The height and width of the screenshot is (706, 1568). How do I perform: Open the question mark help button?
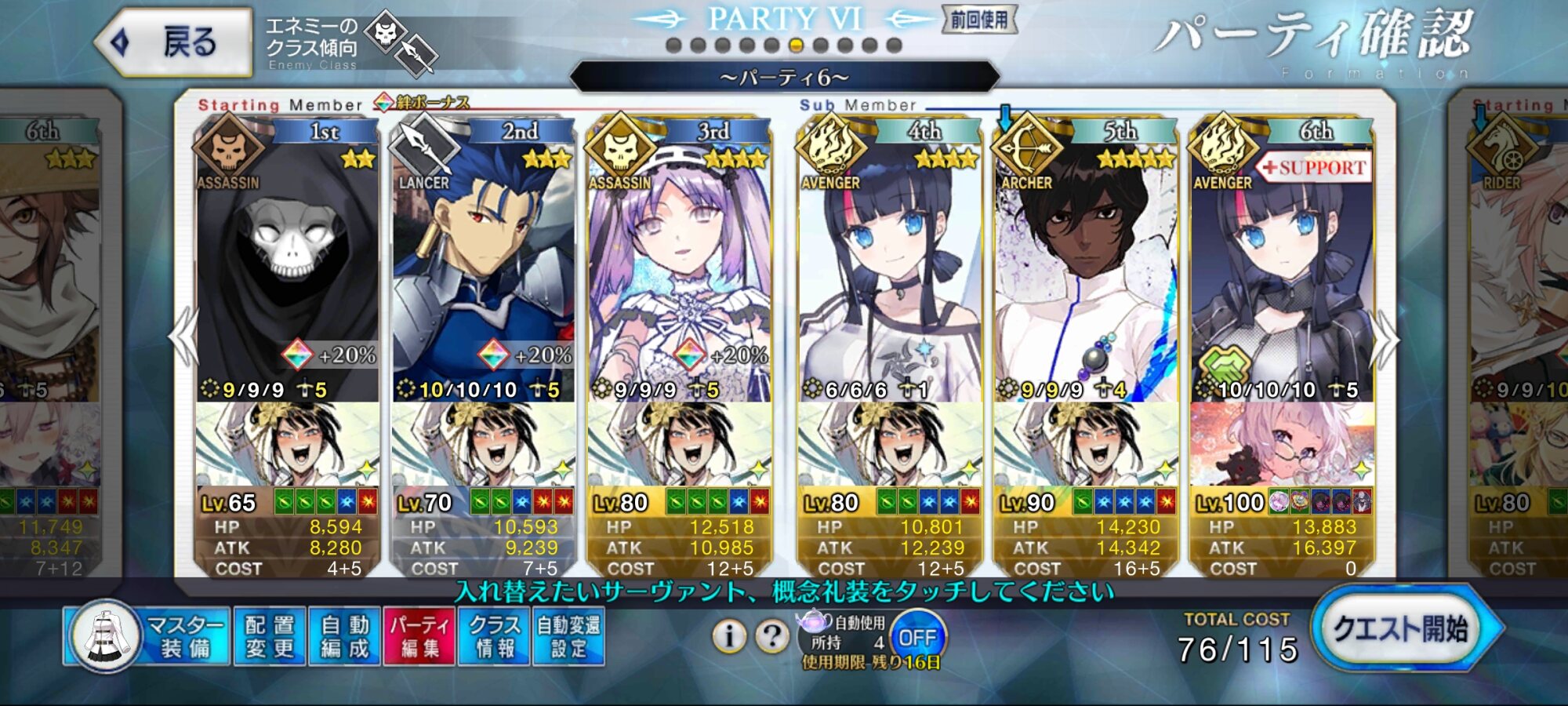[772, 636]
